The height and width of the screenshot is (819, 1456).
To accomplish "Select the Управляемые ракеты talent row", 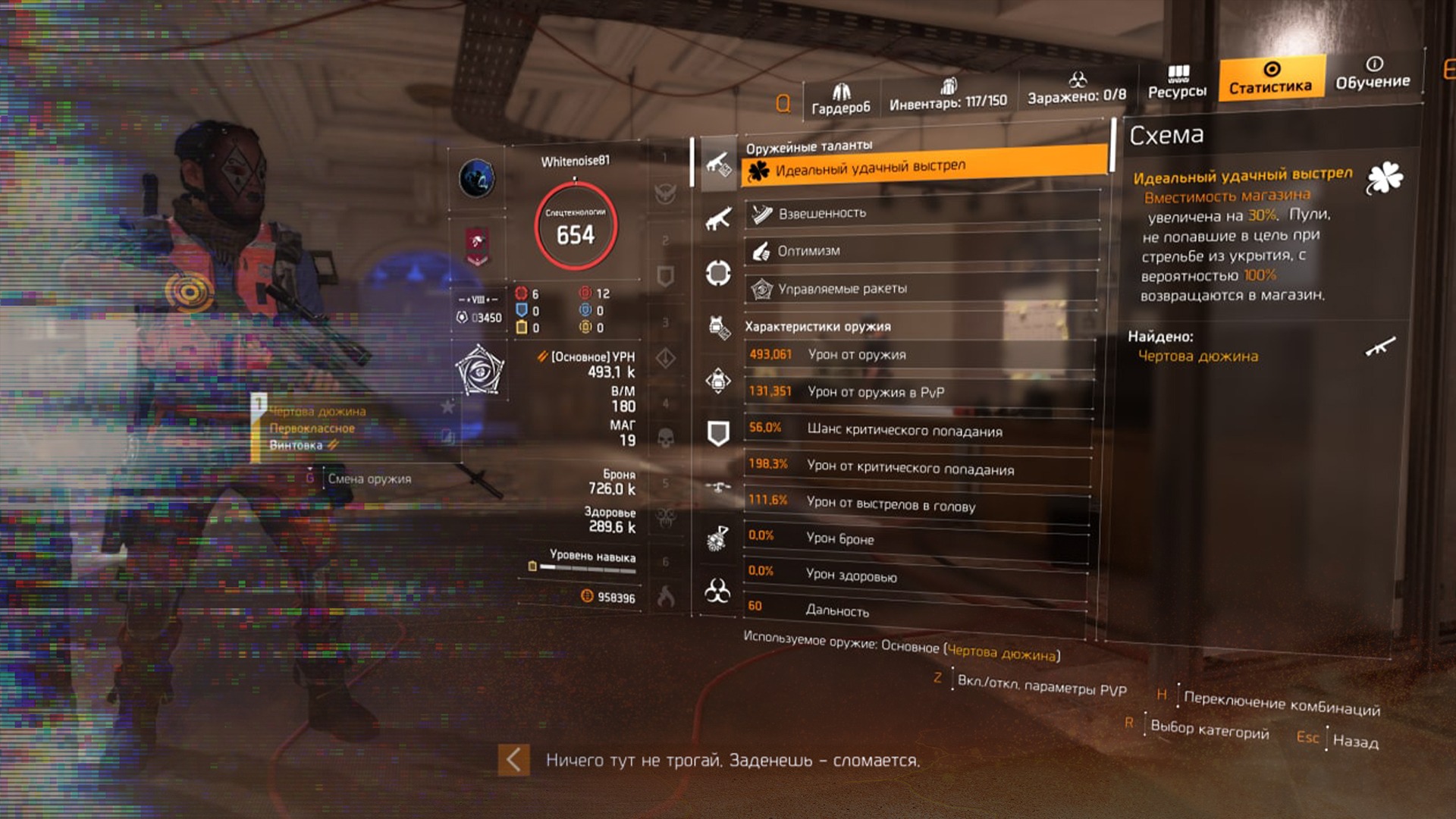I will point(921,289).
